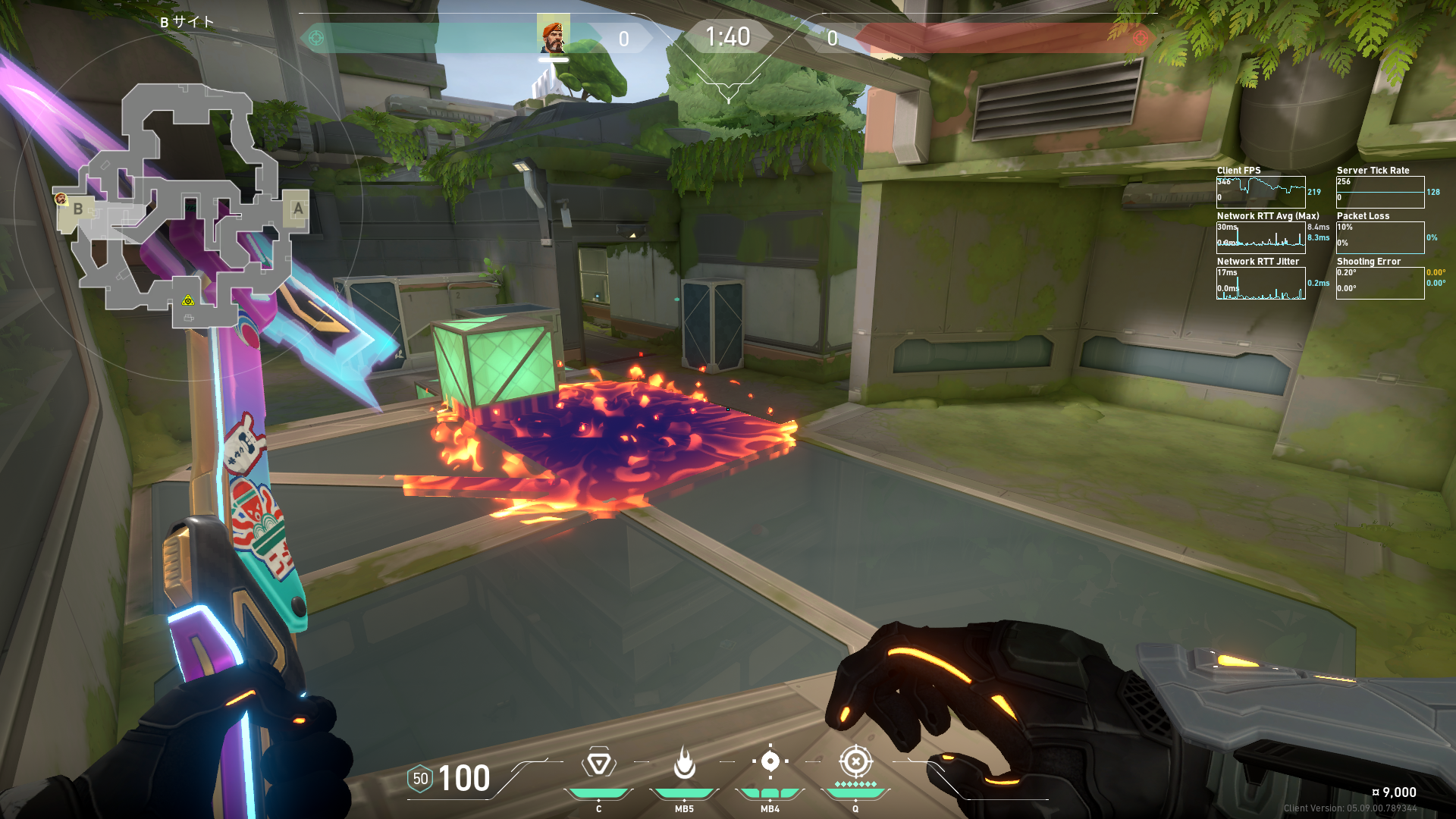The width and height of the screenshot is (1456, 819).
Task: Click Brimstone's portrait in the top bar
Action: pyautogui.click(x=554, y=36)
